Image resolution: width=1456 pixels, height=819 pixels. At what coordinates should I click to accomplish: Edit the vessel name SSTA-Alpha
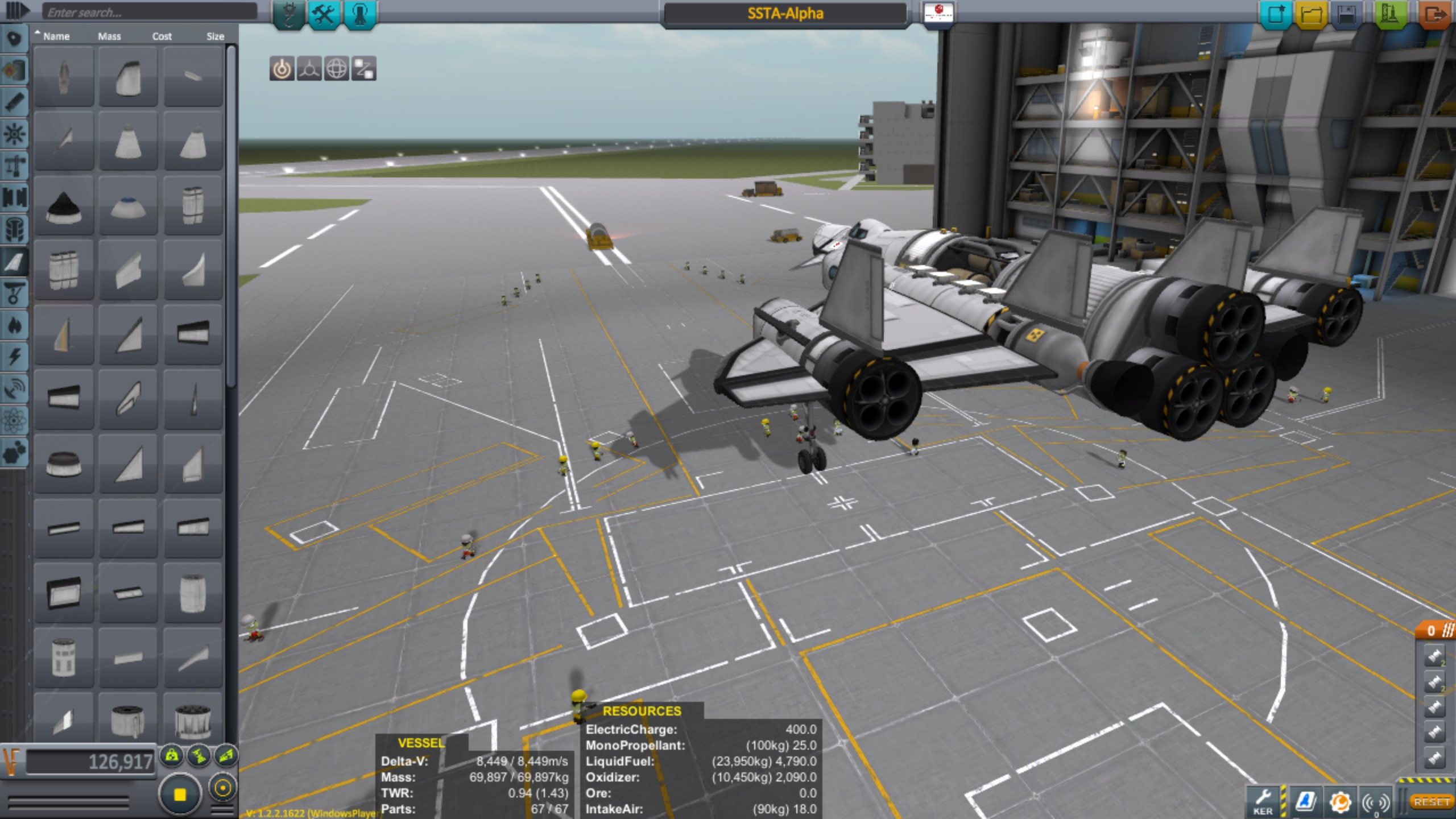click(785, 14)
